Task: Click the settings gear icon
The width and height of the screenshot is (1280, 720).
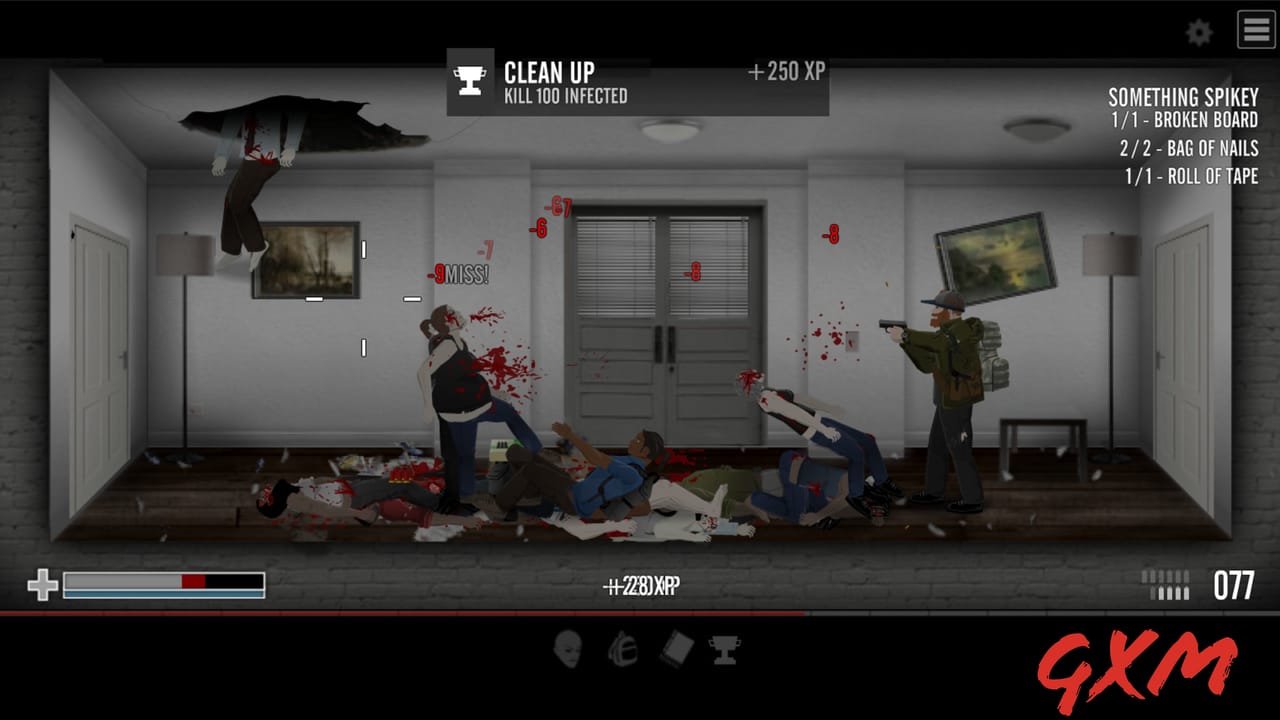Action: [1196, 31]
